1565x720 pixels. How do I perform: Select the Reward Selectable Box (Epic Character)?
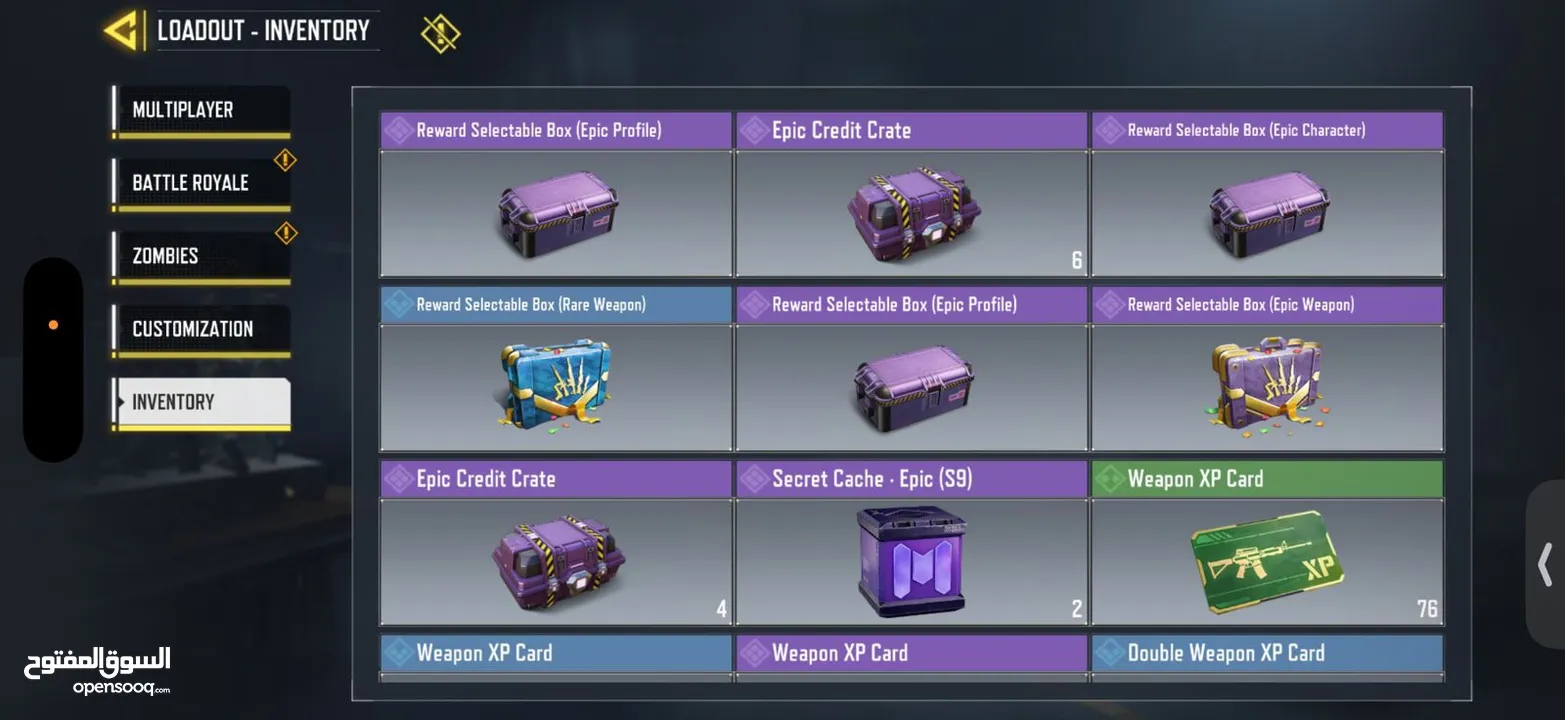(x=1267, y=213)
